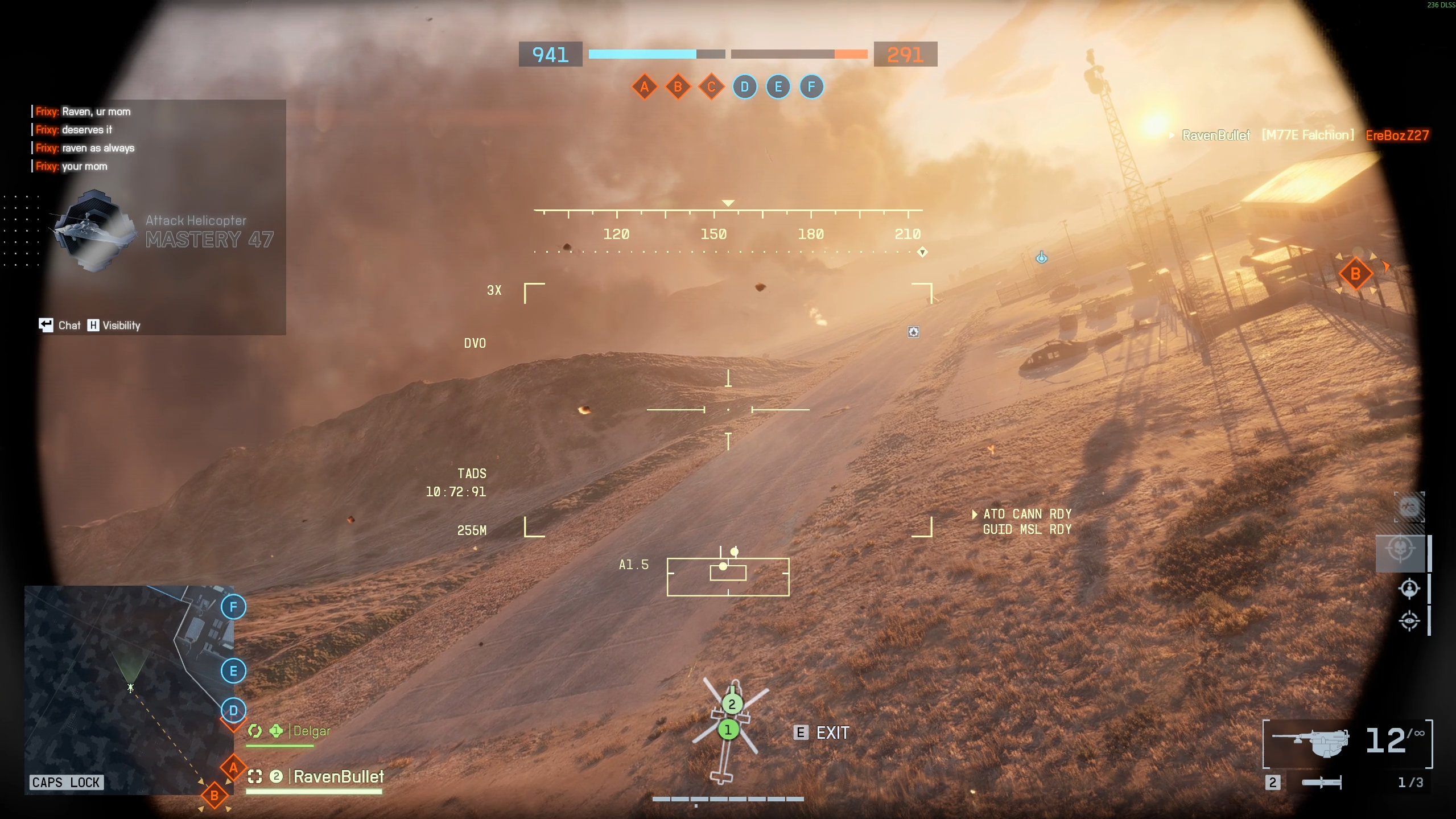Screen dimensions: 1456x819
Task: Click the kill feed entry for EreBozZ27
Action: (x=1397, y=135)
